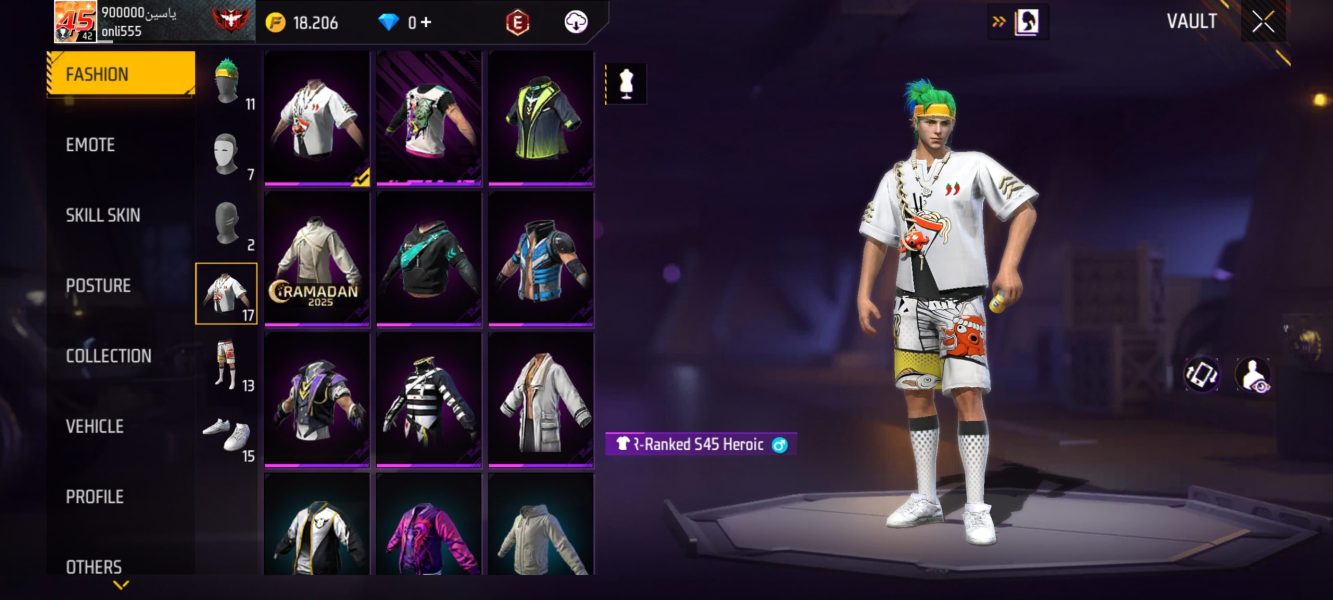Switch to the Skill Skin tab
The width and height of the screenshot is (1333, 600).
[x=103, y=215]
